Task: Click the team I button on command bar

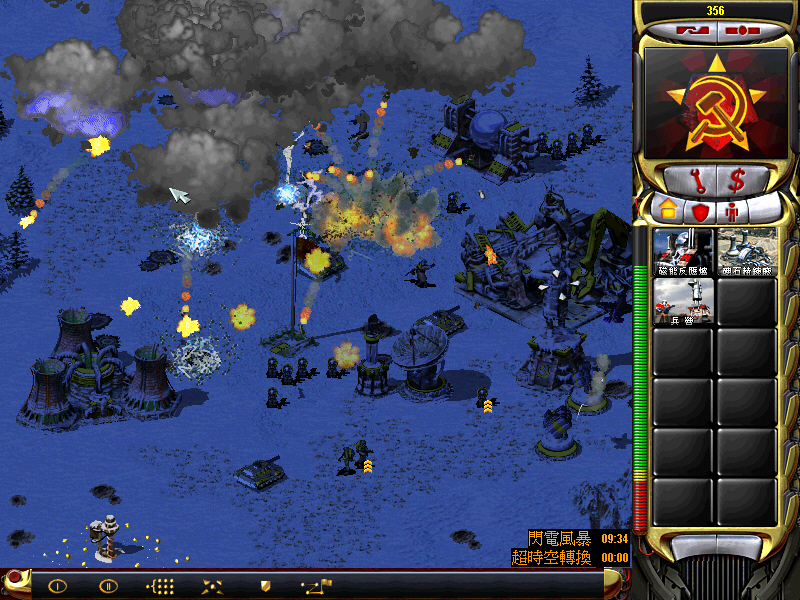Action: pos(57,585)
